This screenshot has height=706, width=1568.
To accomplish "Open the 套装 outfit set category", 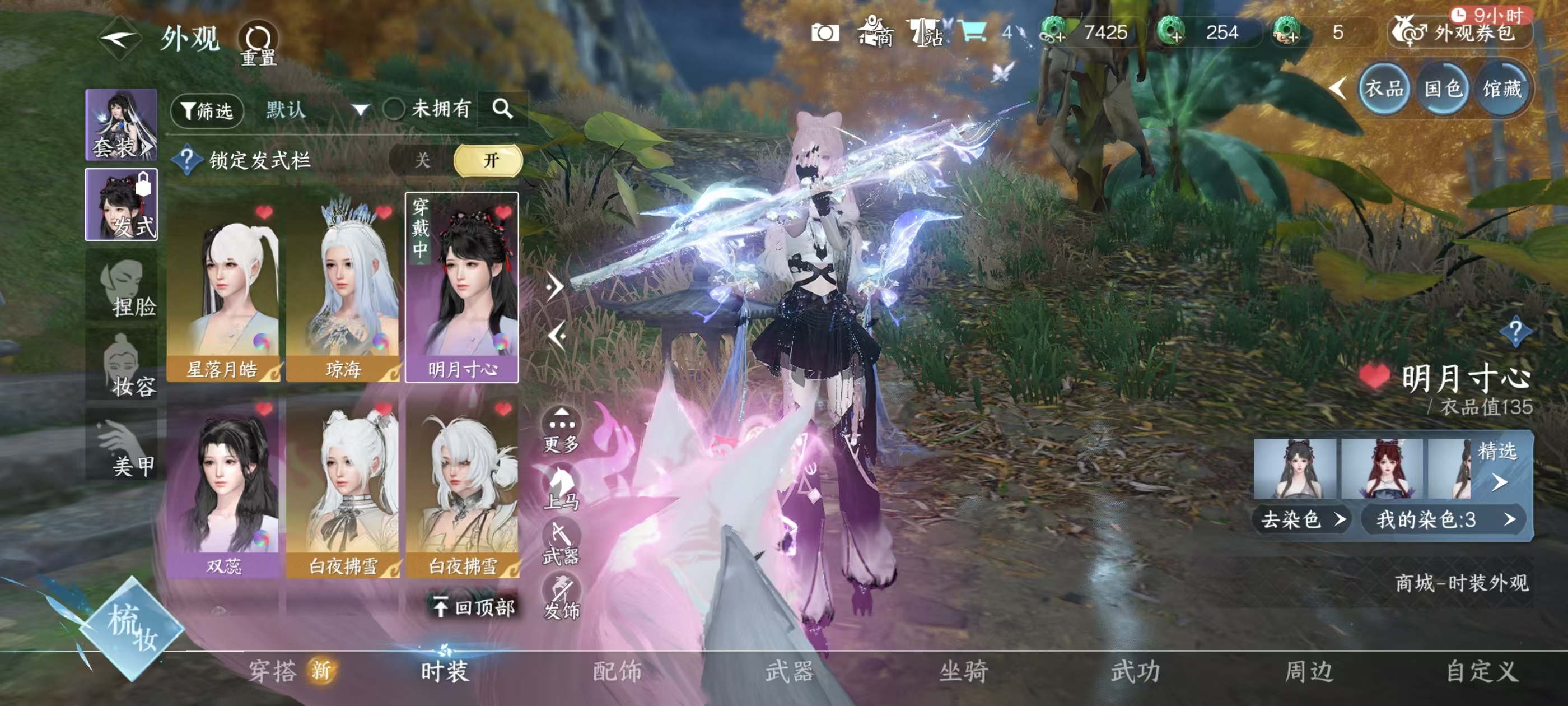I will [x=121, y=125].
